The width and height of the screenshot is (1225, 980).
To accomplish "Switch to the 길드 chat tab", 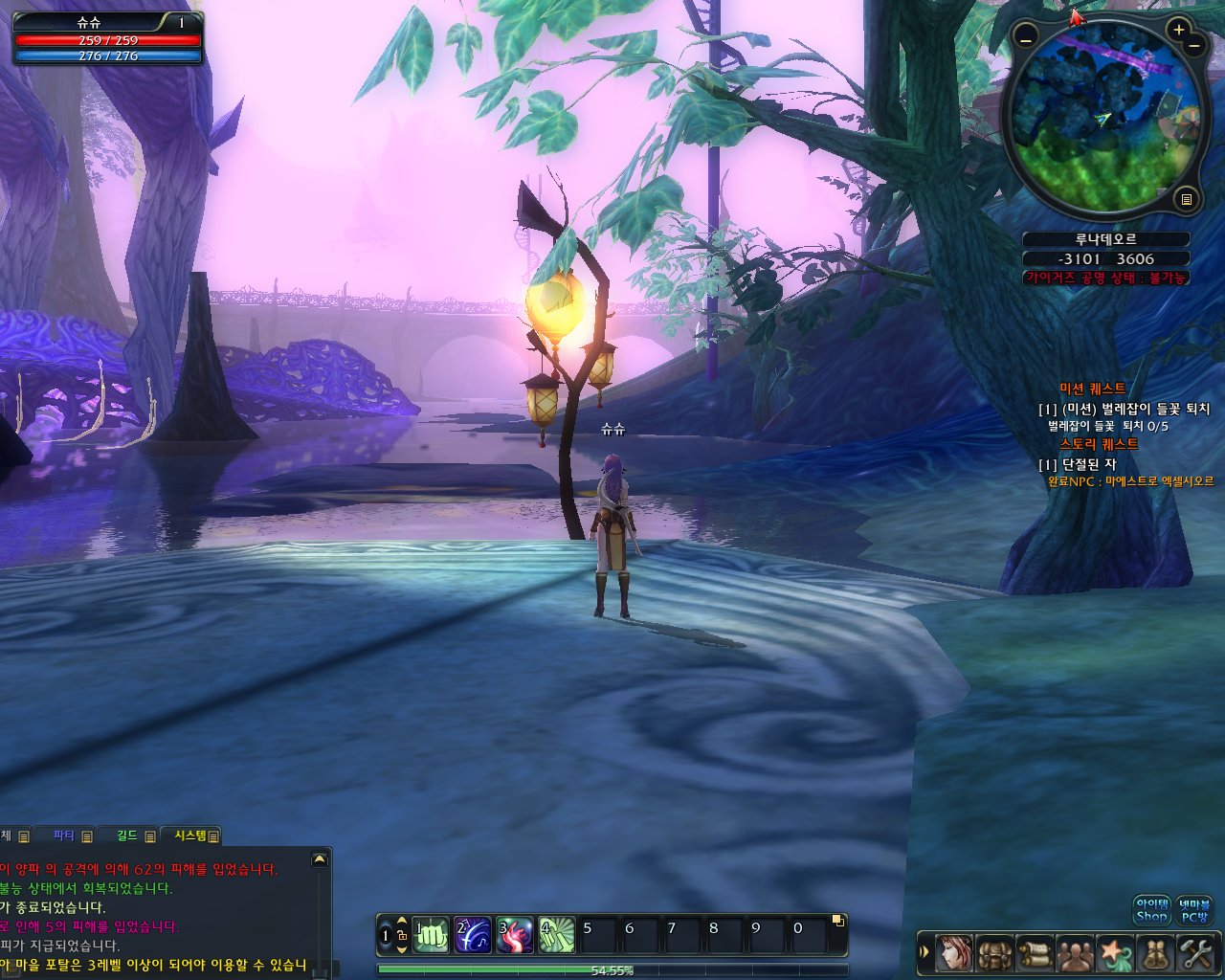I will click(128, 835).
